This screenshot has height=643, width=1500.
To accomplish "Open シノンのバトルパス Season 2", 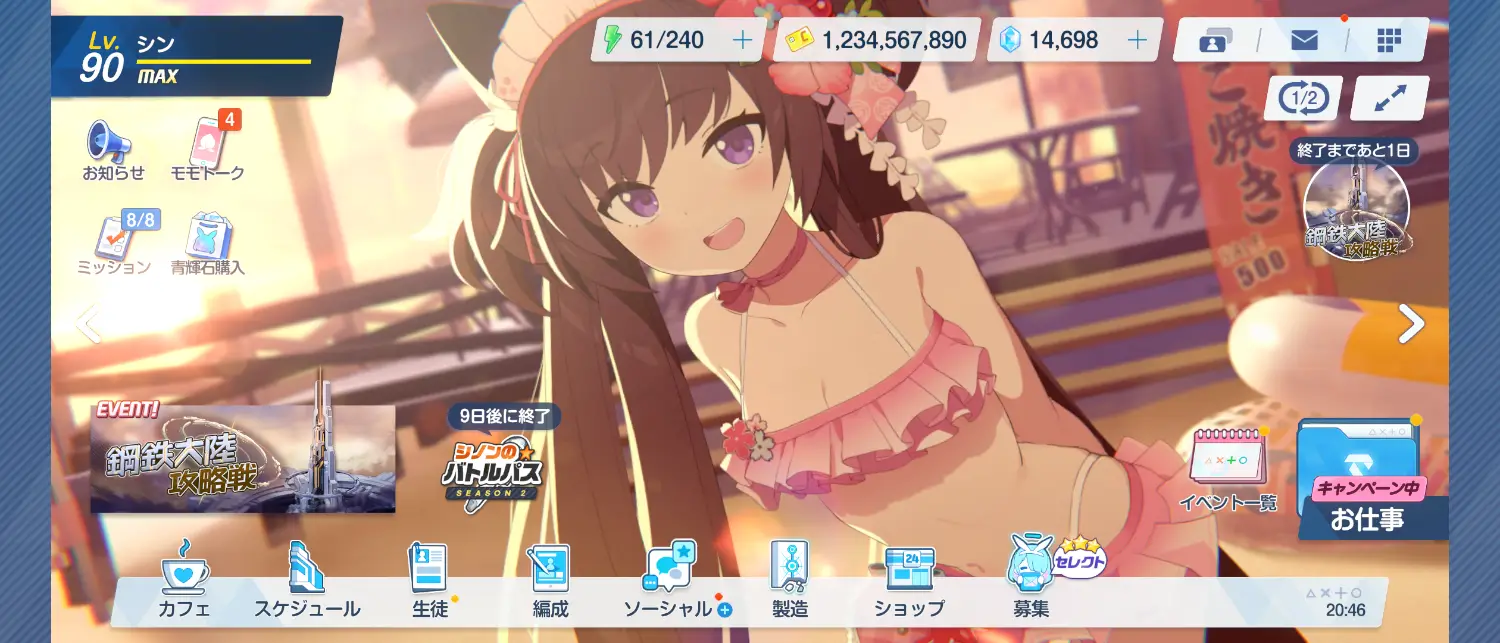I will 492,468.
